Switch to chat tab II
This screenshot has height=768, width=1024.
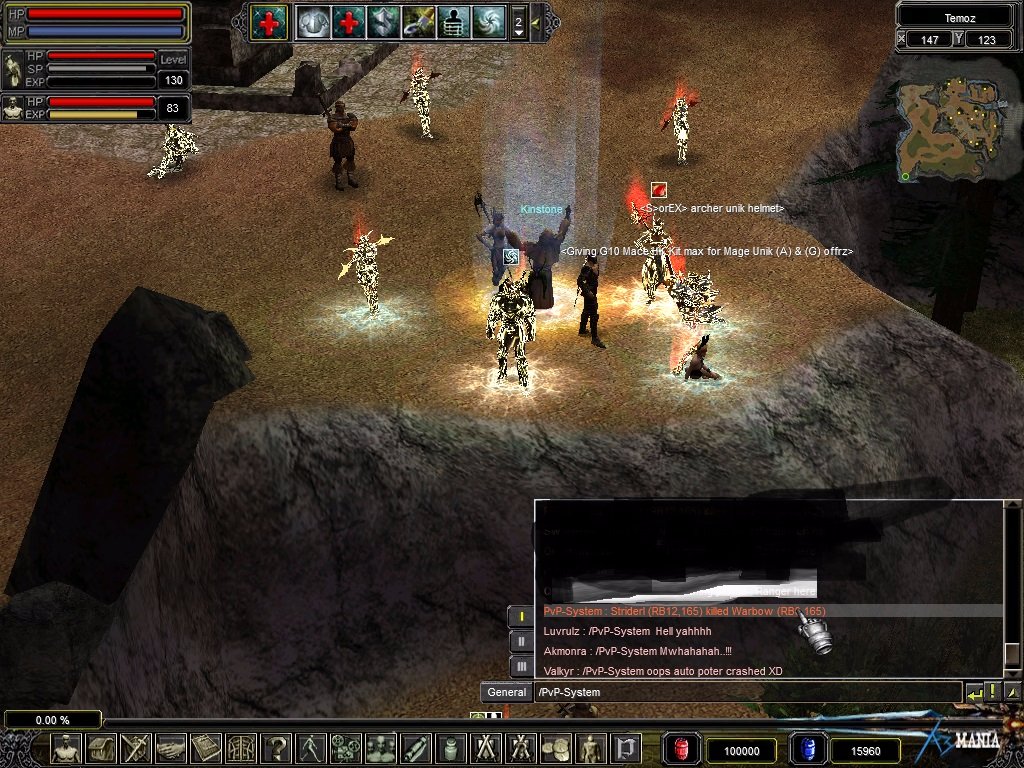tap(521, 641)
